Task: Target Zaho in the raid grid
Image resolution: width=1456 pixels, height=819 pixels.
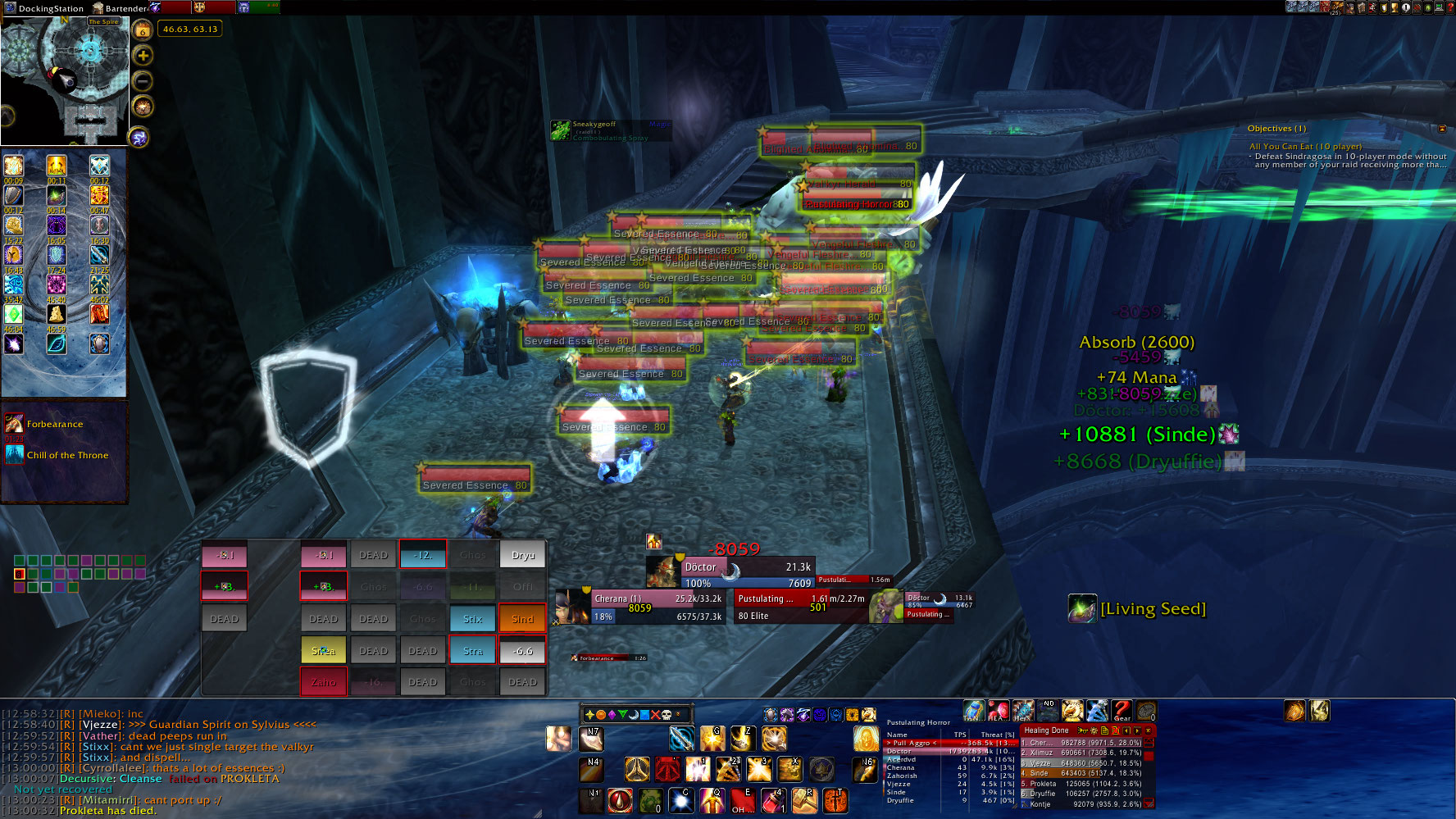Action: (323, 682)
